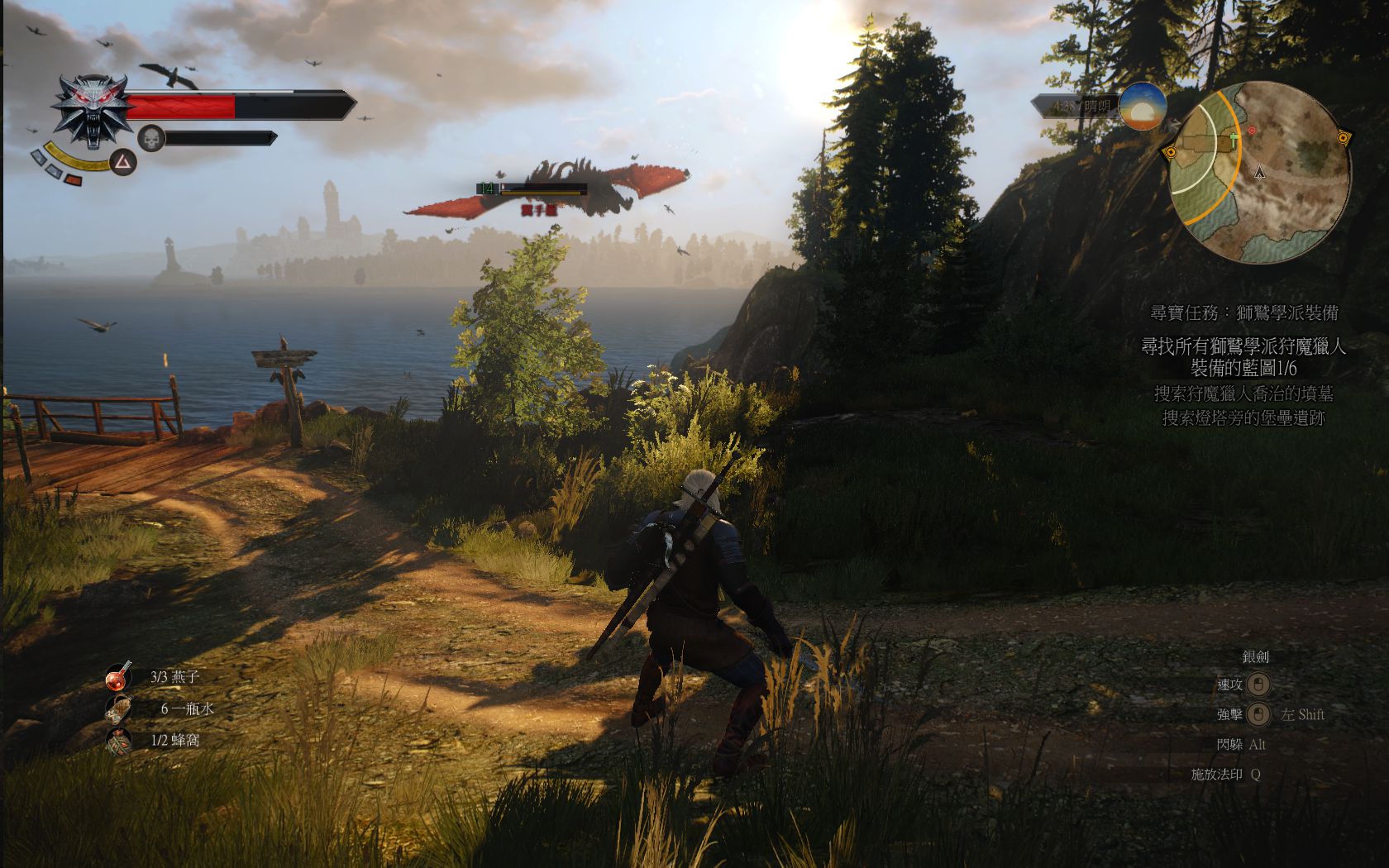Click the sun weather icon beside the minimap
Image resolution: width=1389 pixels, height=868 pixels.
1143,107
